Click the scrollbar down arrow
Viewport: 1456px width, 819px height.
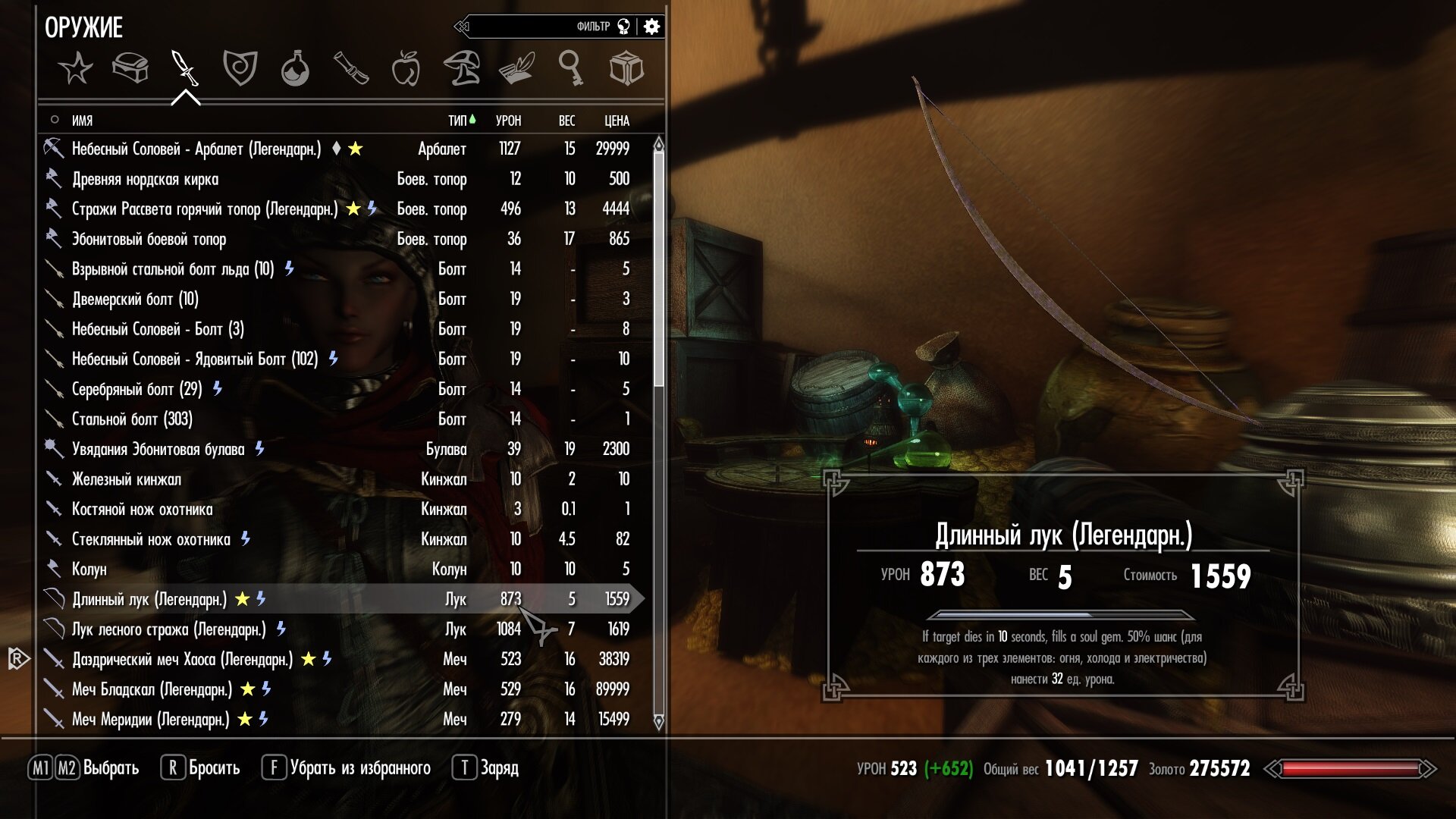658,721
